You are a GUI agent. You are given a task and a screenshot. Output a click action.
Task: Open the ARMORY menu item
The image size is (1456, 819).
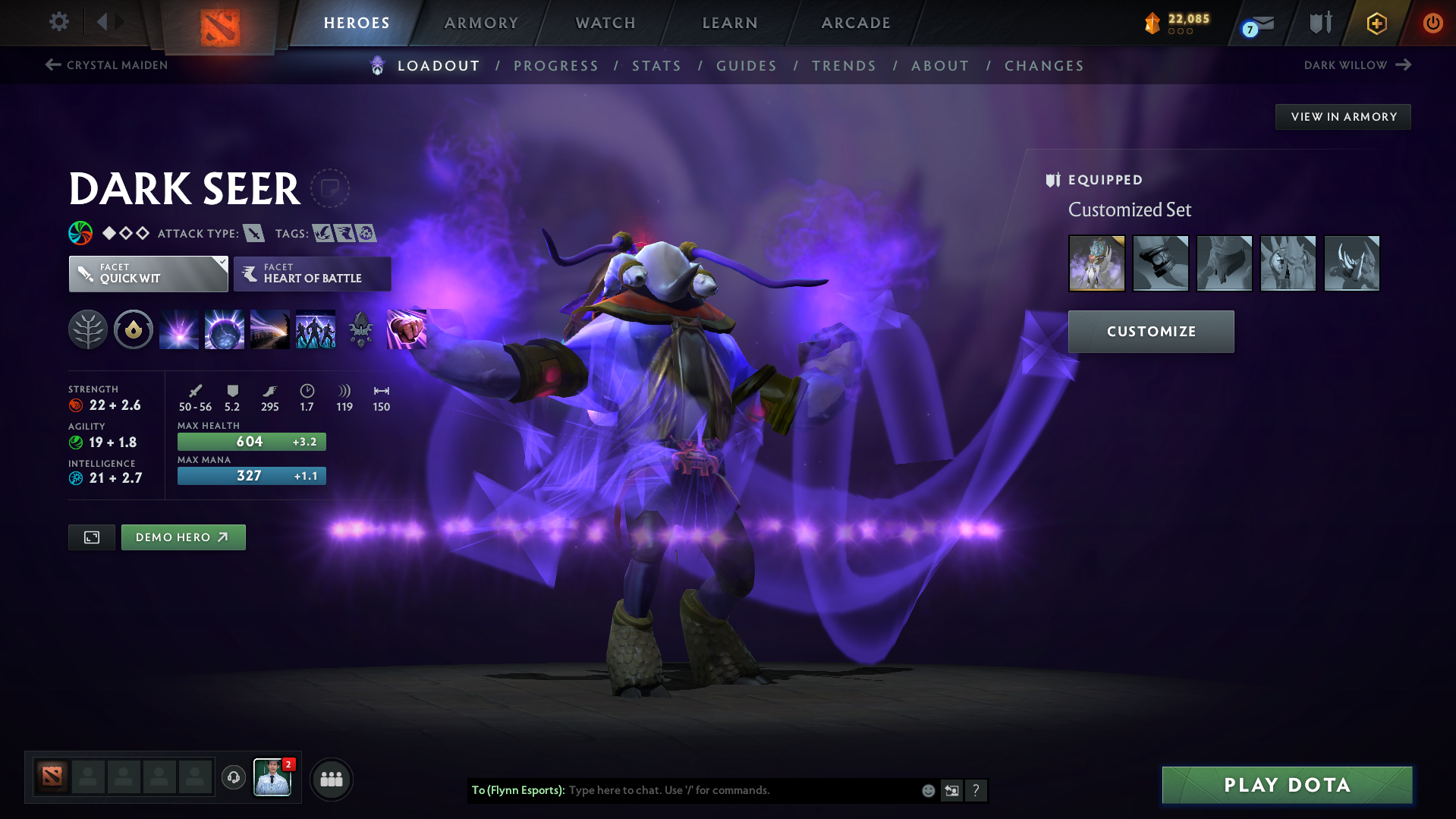481,23
